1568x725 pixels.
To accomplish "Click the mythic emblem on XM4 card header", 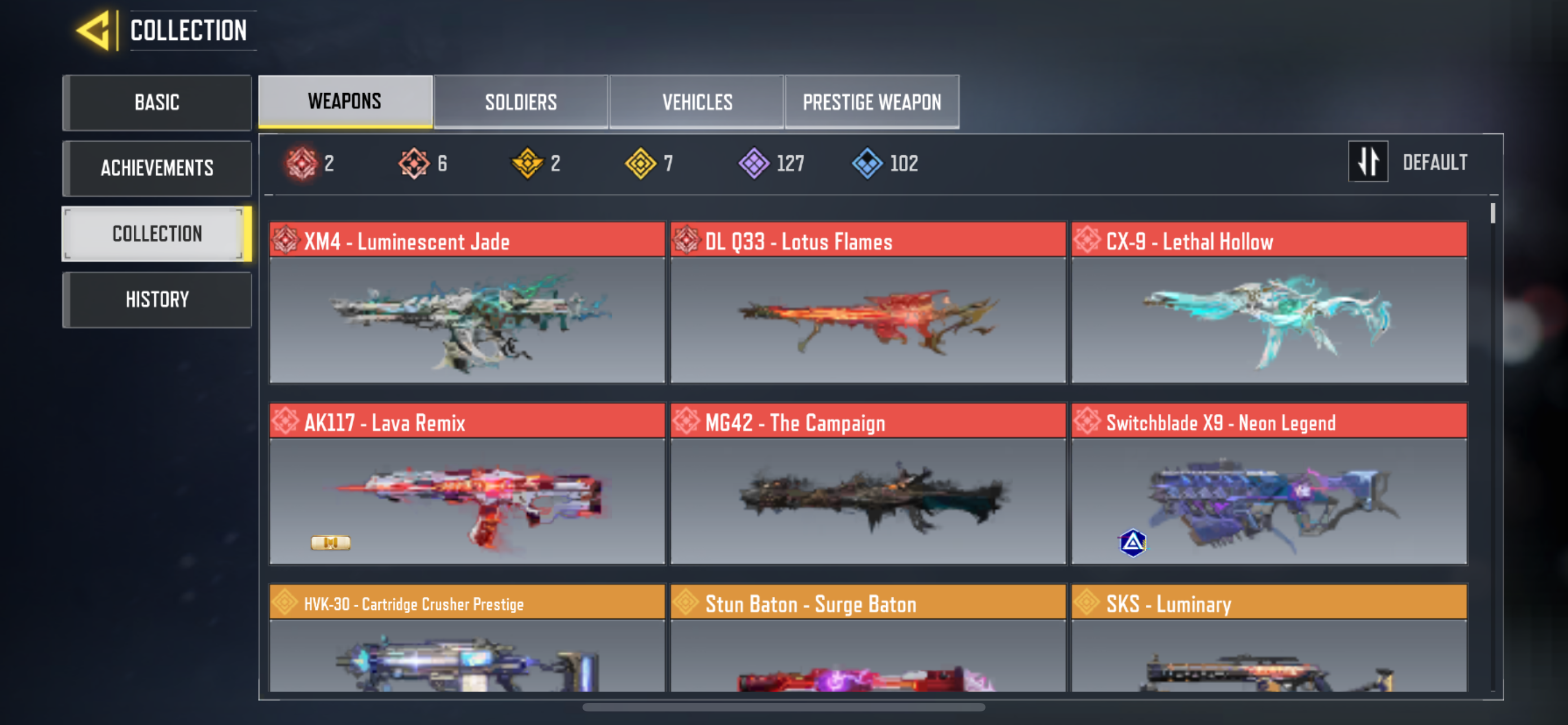I will (x=286, y=242).
